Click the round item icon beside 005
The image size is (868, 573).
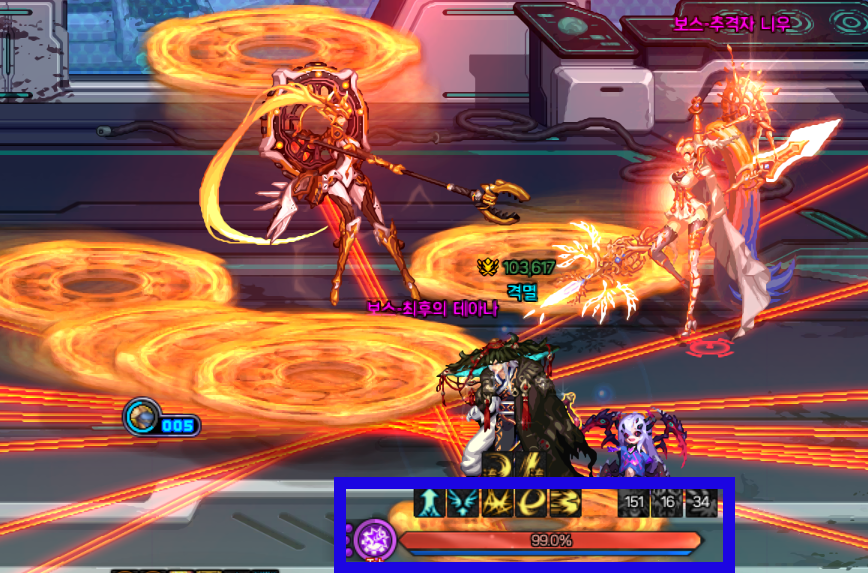coord(141,417)
